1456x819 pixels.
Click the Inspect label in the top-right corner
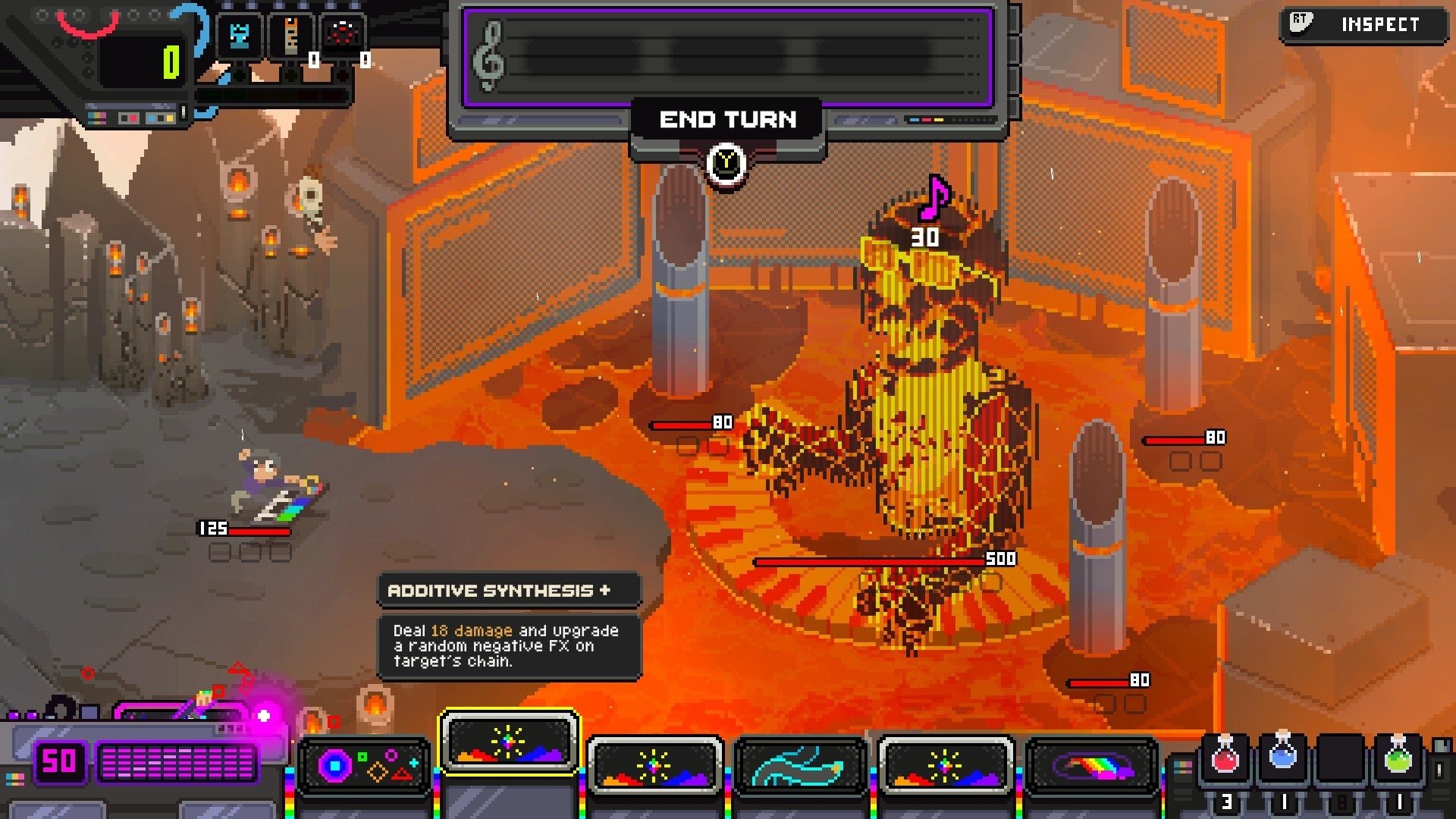click(x=1382, y=23)
